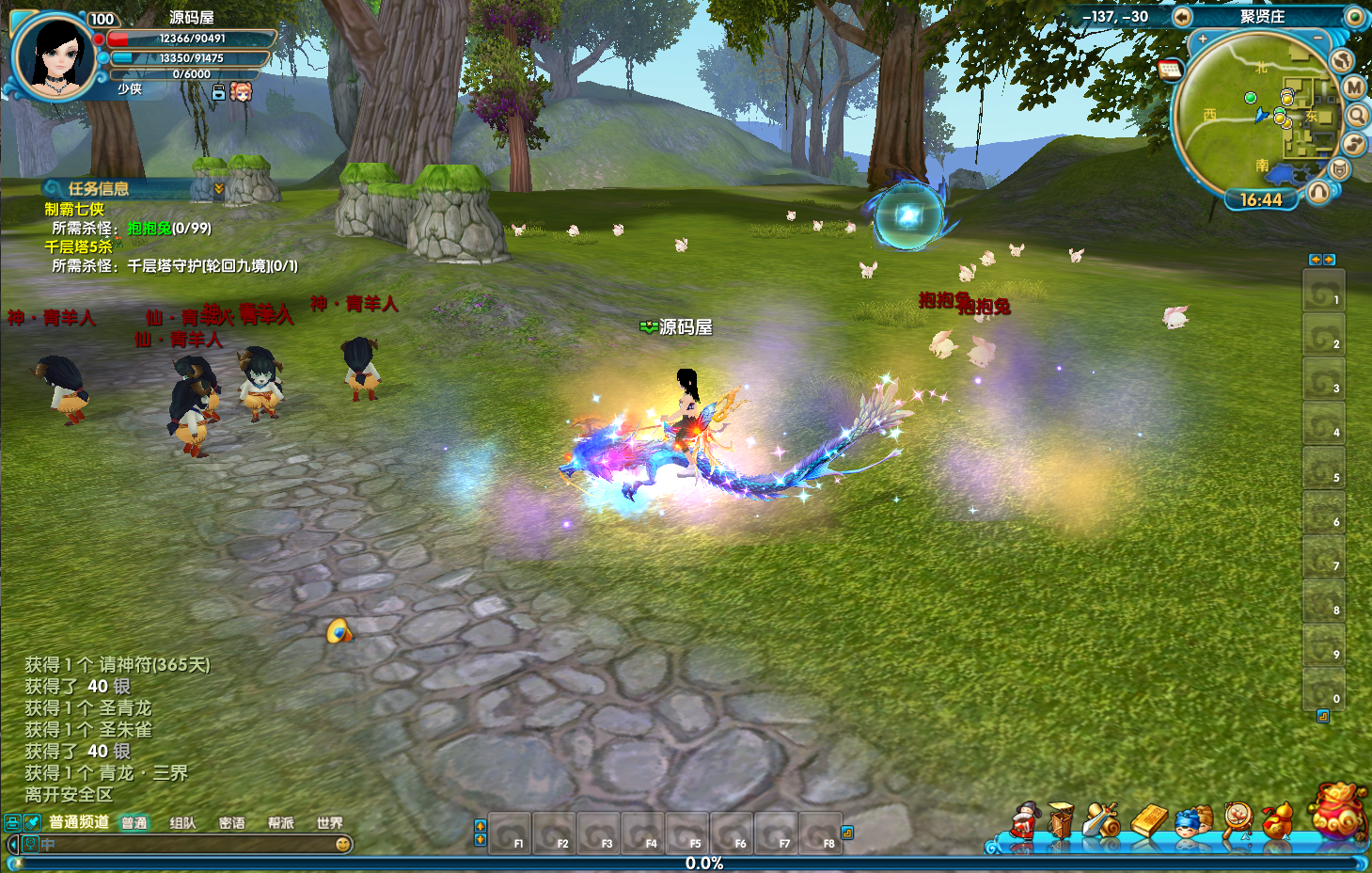Click the back arrow next to 聚贤庄
The image size is (1372, 873).
[x=1182, y=17]
